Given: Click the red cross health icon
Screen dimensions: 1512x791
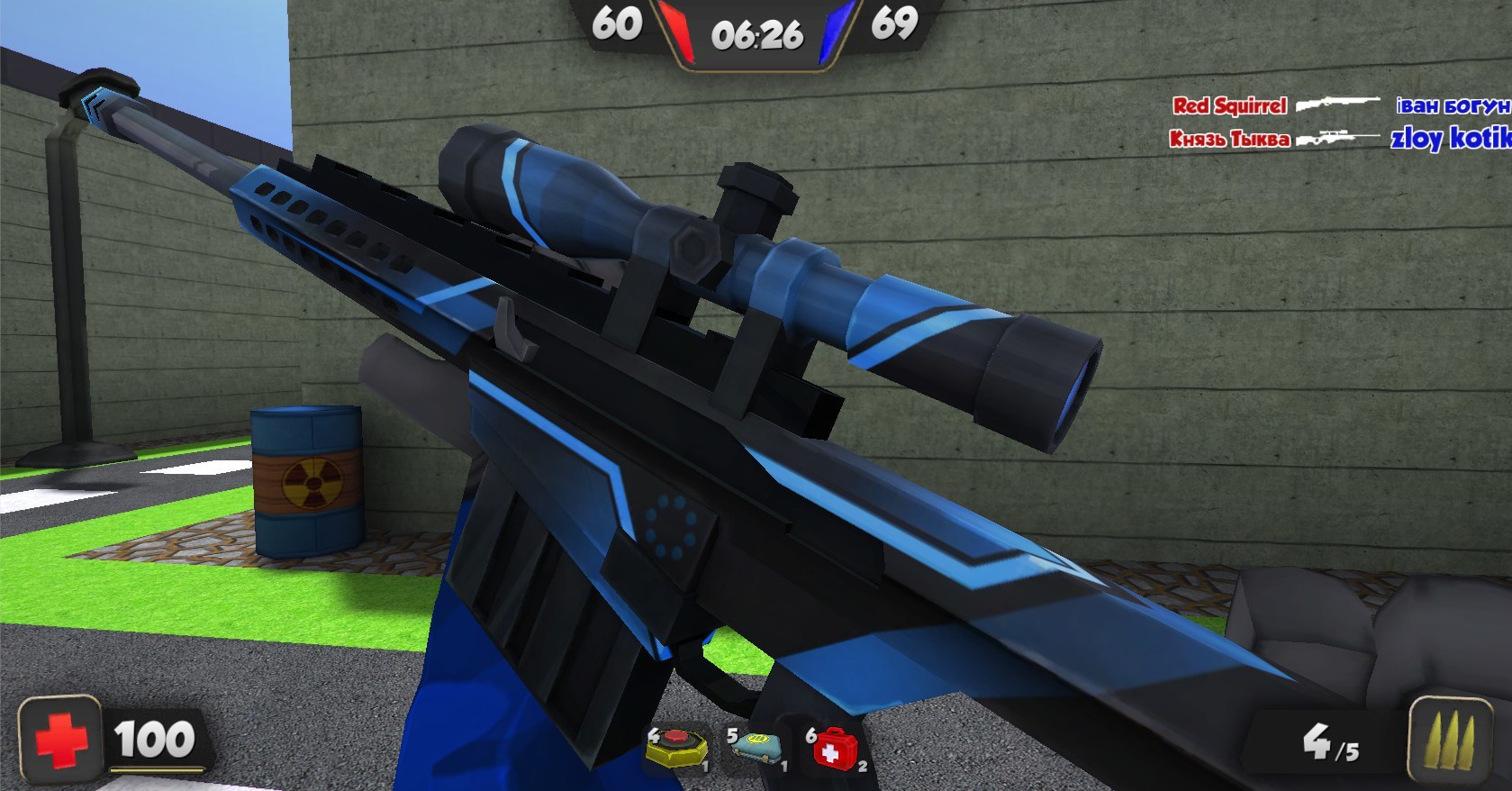Looking at the screenshot, I should pos(61,741).
